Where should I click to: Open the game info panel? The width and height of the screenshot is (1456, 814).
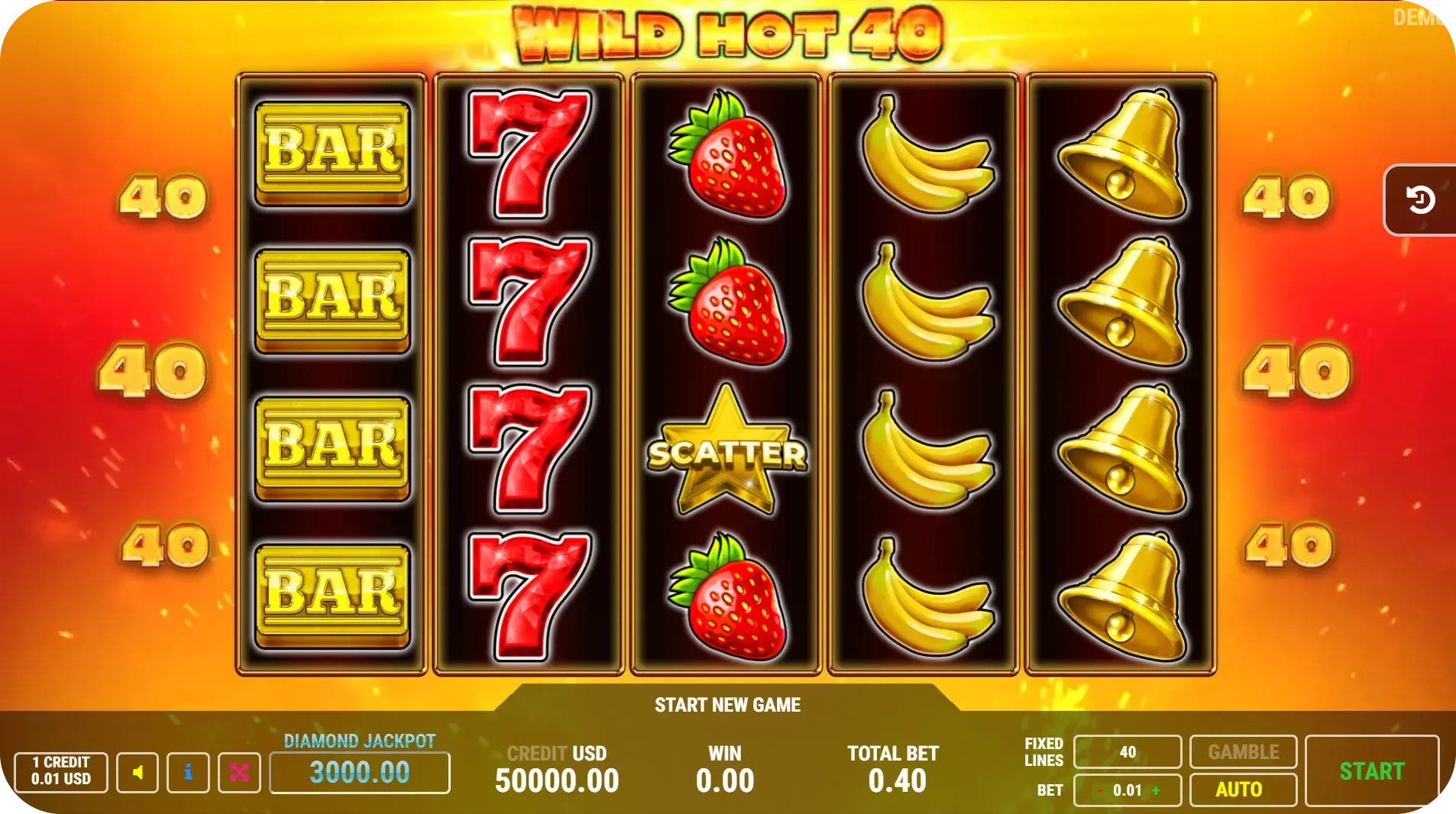click(x=188, y=772)
